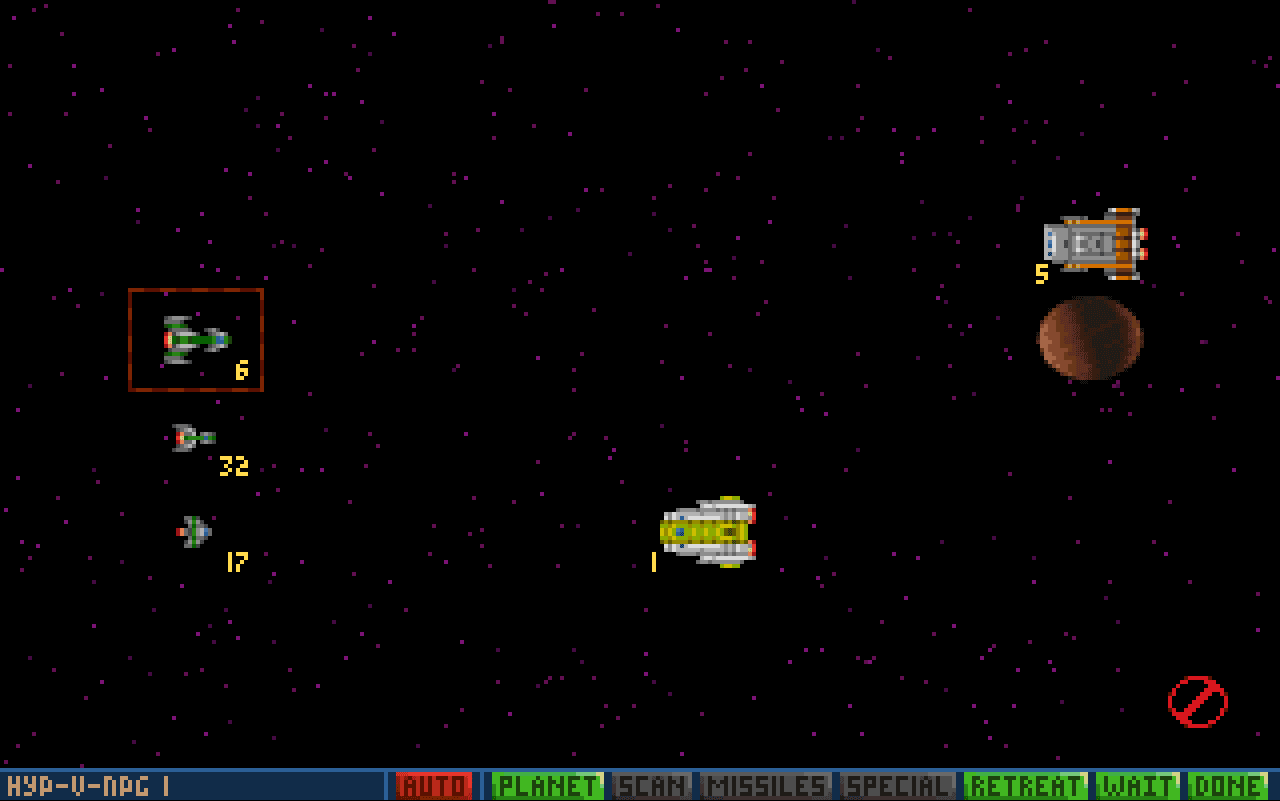Open the SCAN view
Image resolution: width=1280 pixels, height=801 pixels.
pyautogui.click(x=652, y=786)
